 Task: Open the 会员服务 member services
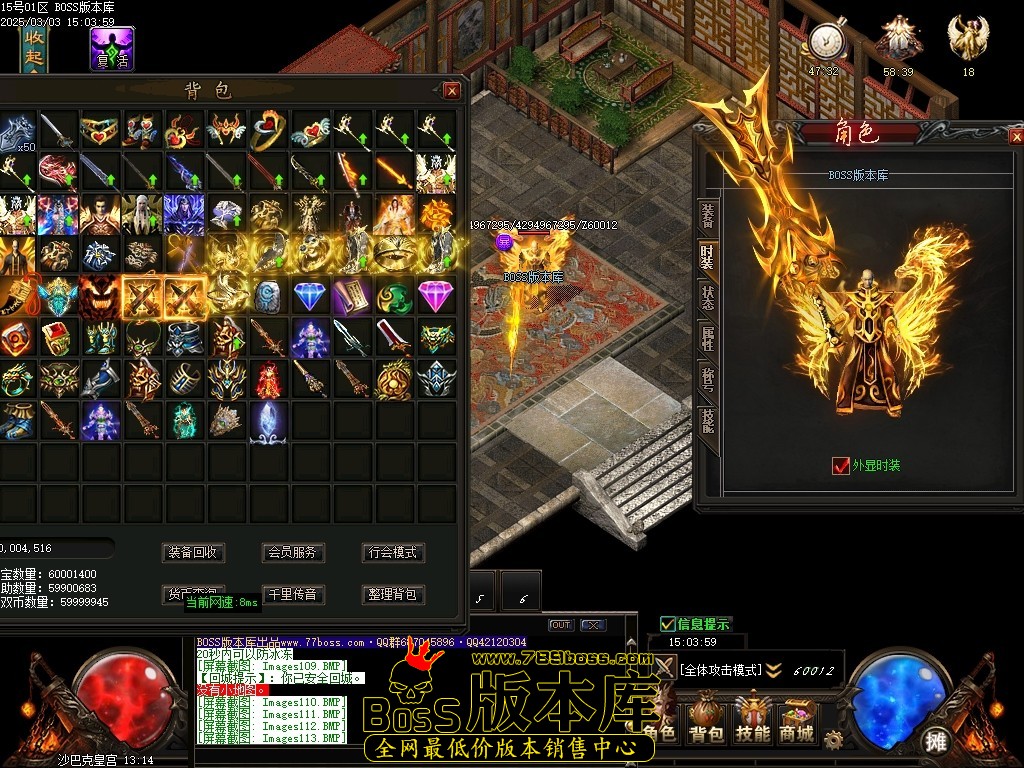(292, 552)
